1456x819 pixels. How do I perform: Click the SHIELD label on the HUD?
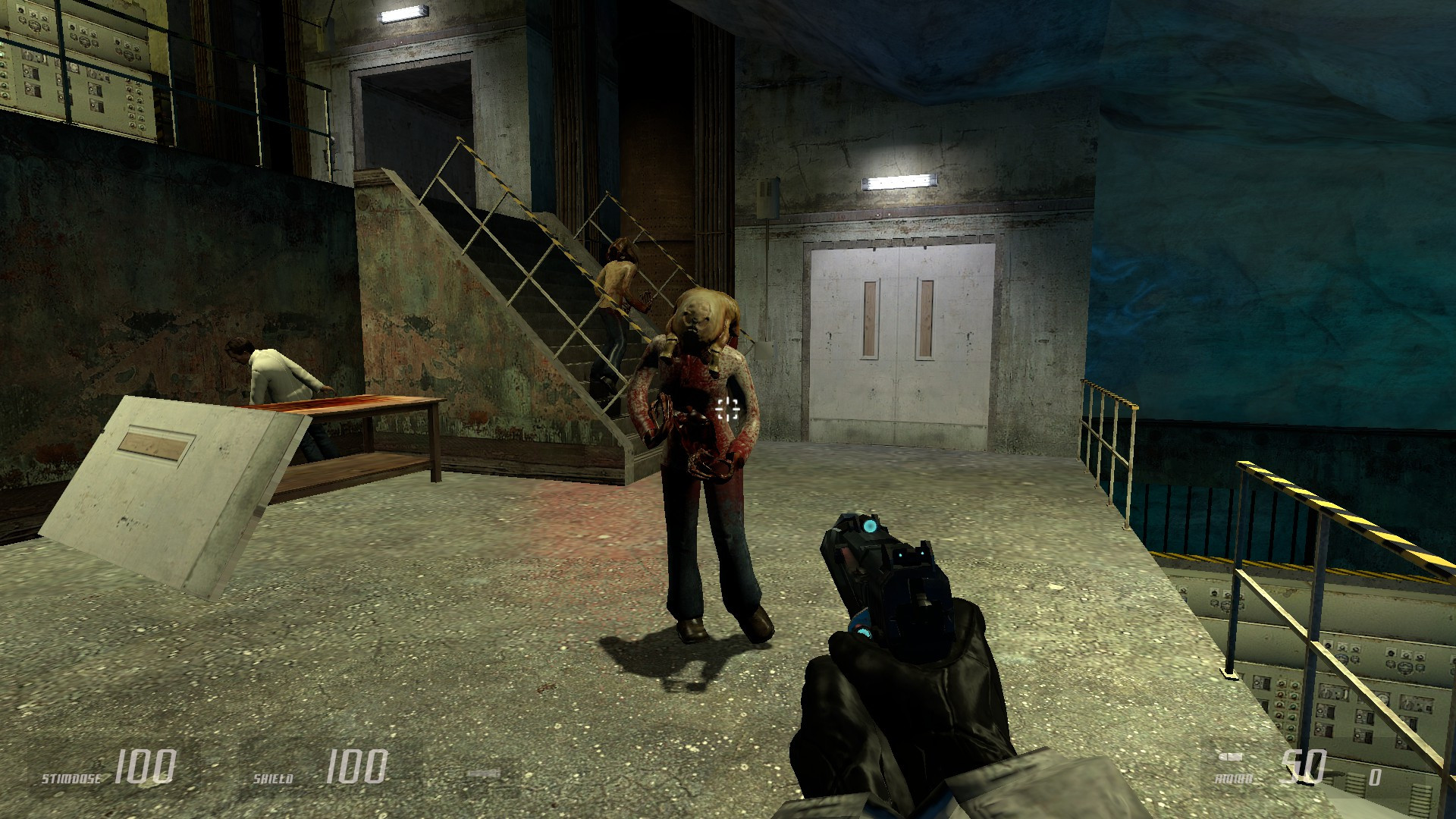pyautogui.click(x=273, y=777)
